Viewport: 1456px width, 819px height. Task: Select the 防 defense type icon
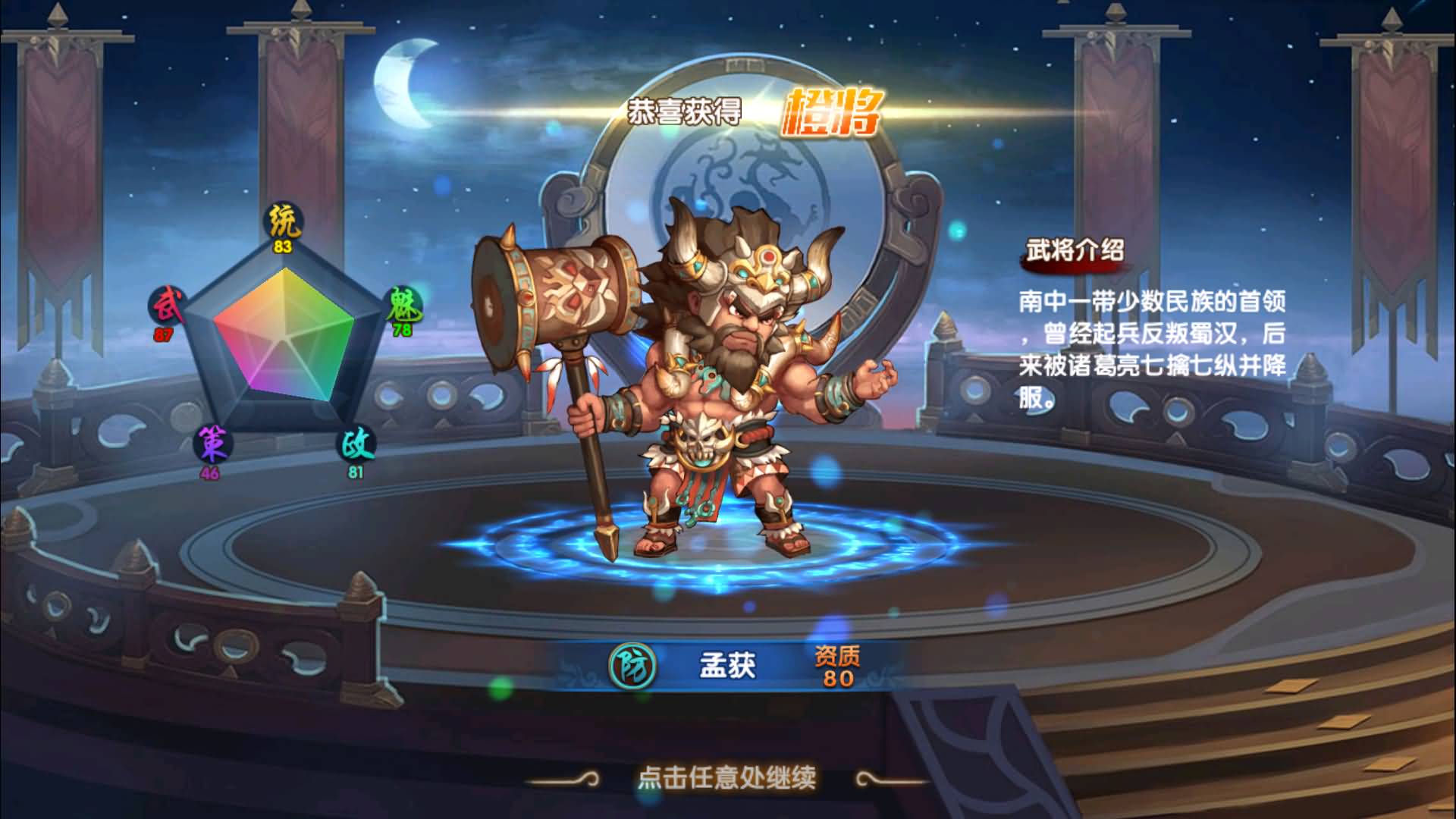tap(632, 666)
